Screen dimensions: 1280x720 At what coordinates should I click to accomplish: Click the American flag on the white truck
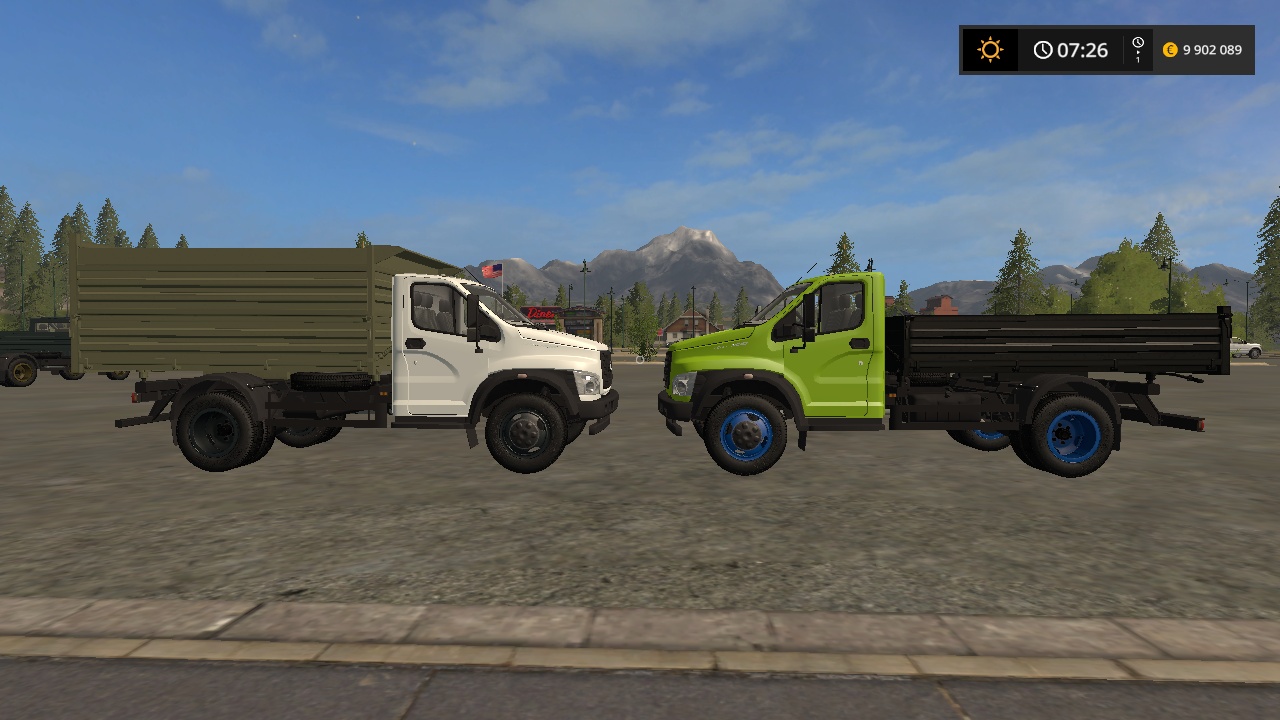(x=492, y=268)
